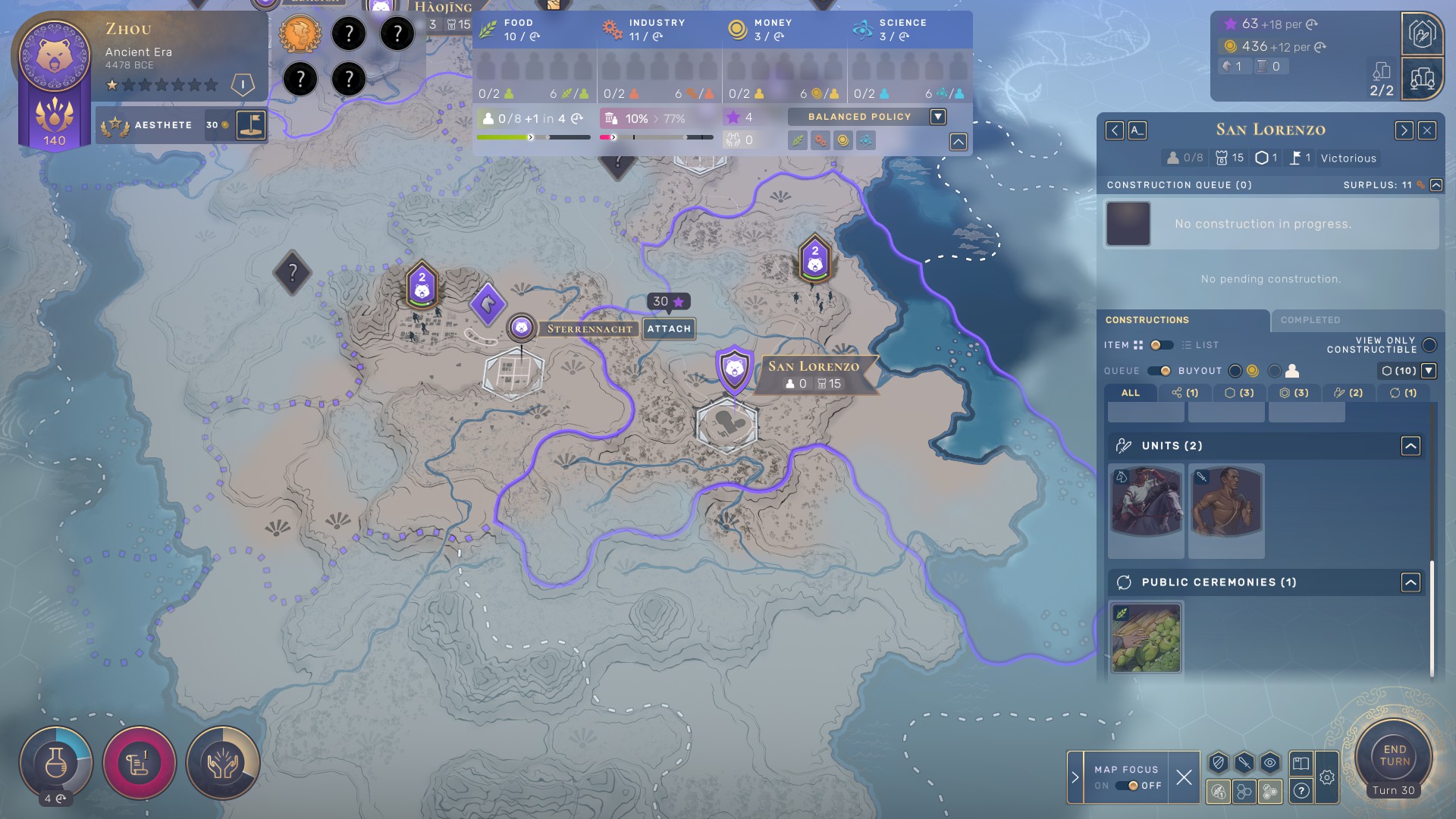Open the in-game help with the question mark icon
1456x819 pixels.
[x=1301, y=792]
